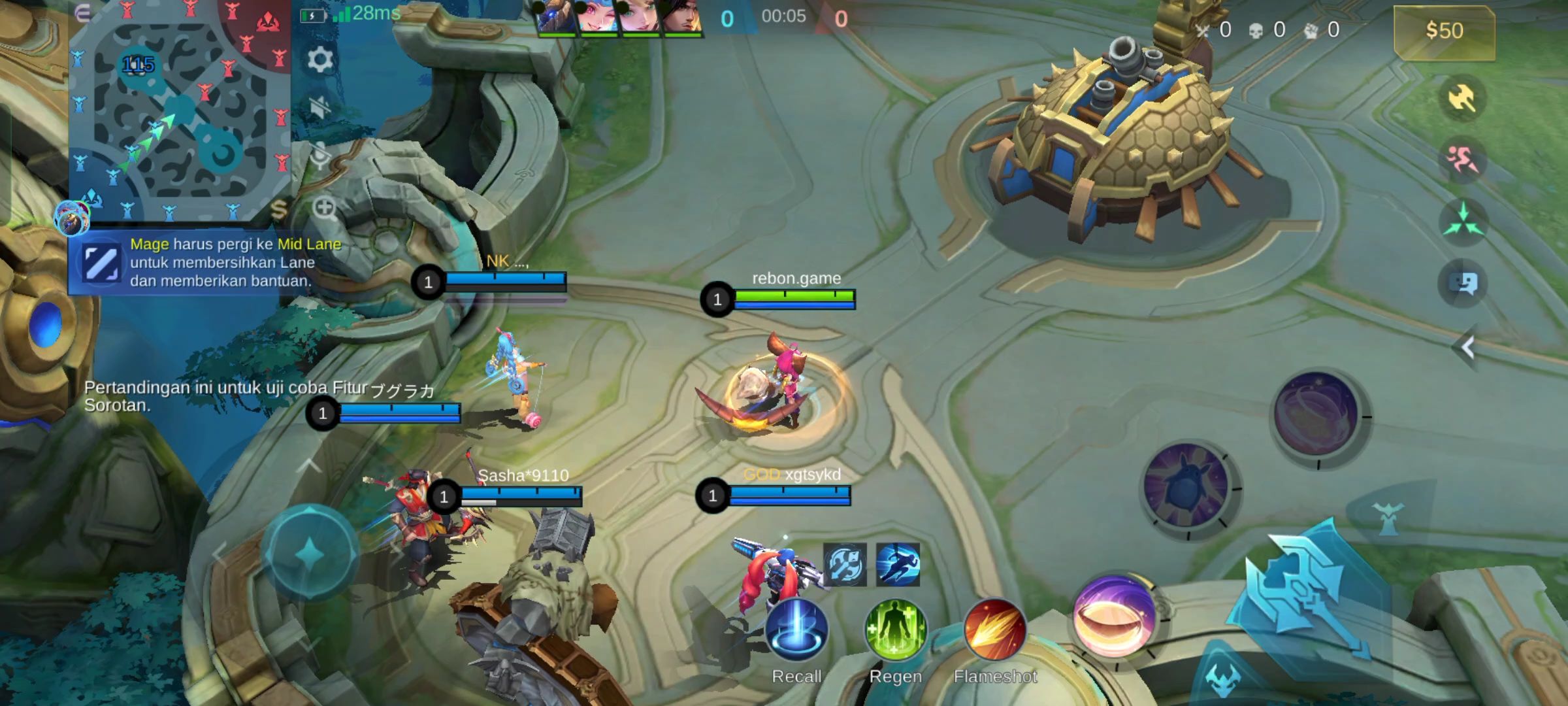Screen dimensions: 1568x706
Task: Activate the glowing orb first skill
Action: click(1114, 617)
